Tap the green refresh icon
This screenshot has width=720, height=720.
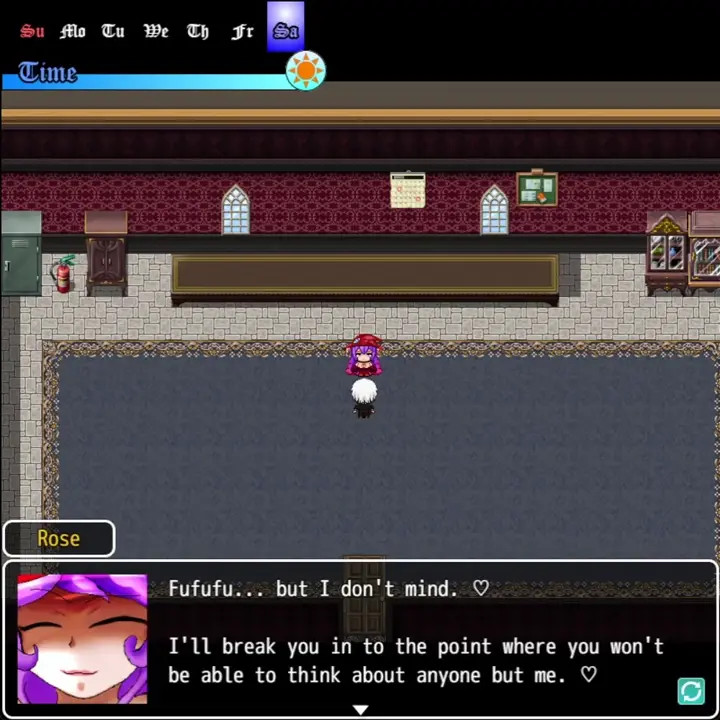pos(691,691)
